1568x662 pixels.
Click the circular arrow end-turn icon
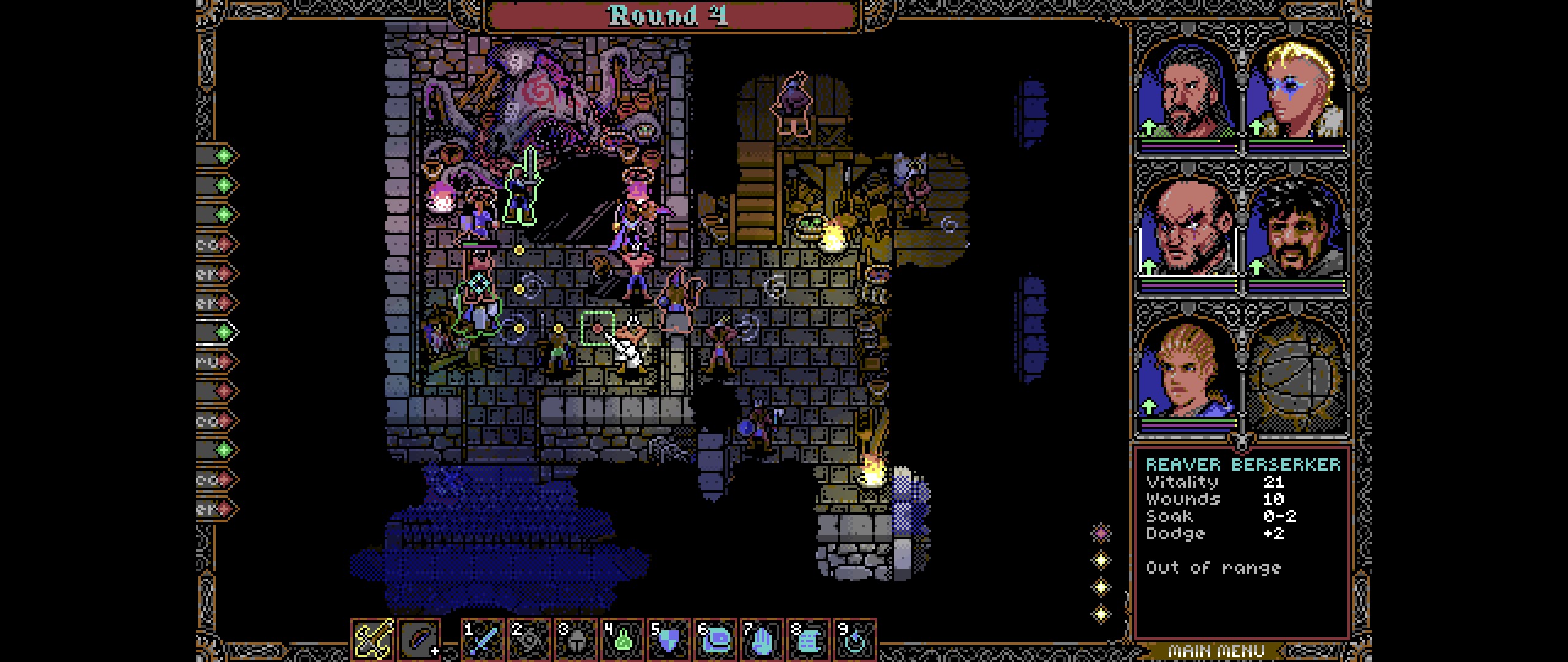click(855, 640)
